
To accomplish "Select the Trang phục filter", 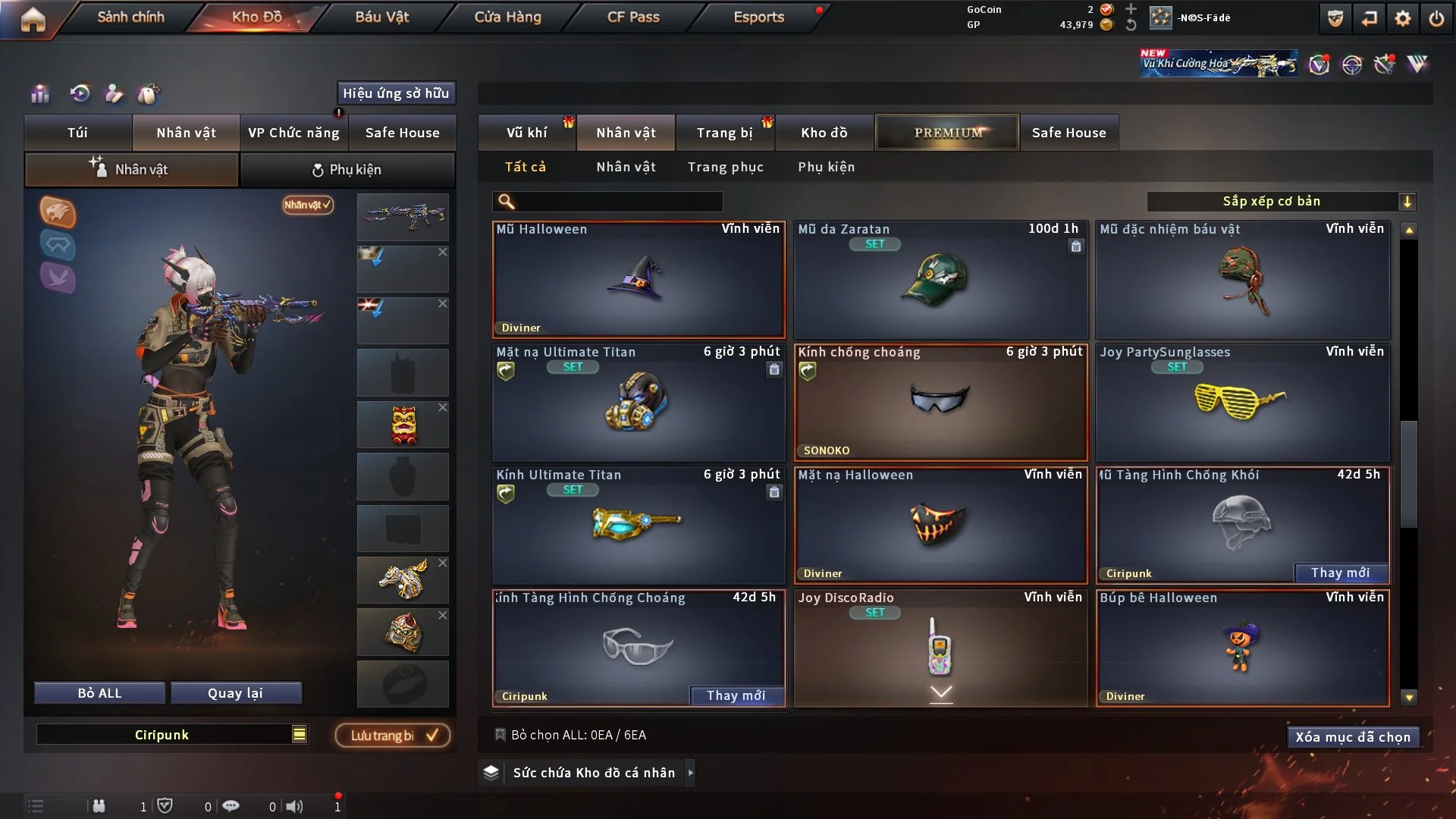I will 725,167.
